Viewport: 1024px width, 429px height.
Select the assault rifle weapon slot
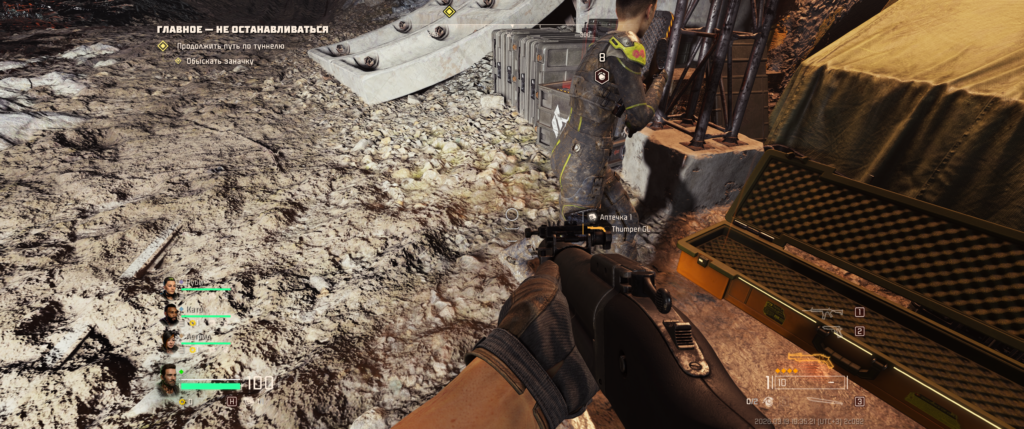[x=829, y=313]
